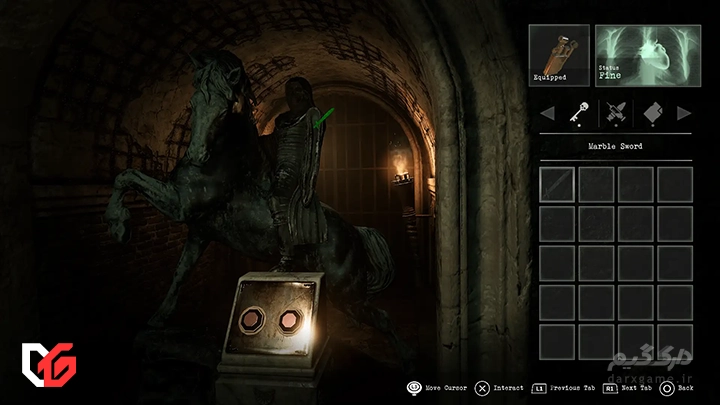Screen dimensions: 720x405
Task: Click the right arrow for next tab
Action: (684, 112)
